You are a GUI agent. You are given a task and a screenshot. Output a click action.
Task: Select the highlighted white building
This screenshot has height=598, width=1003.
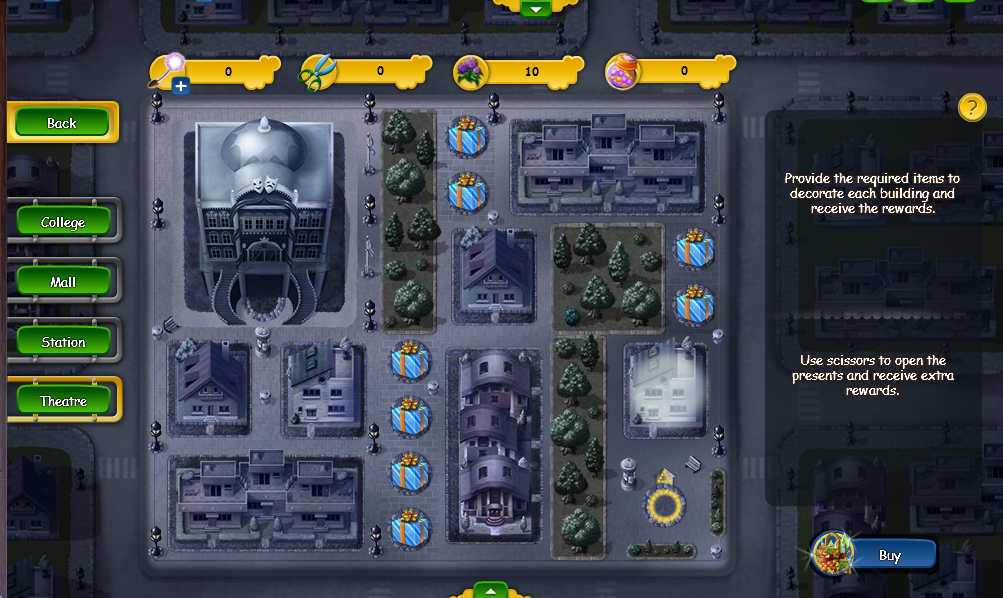[x=664, y=389]
